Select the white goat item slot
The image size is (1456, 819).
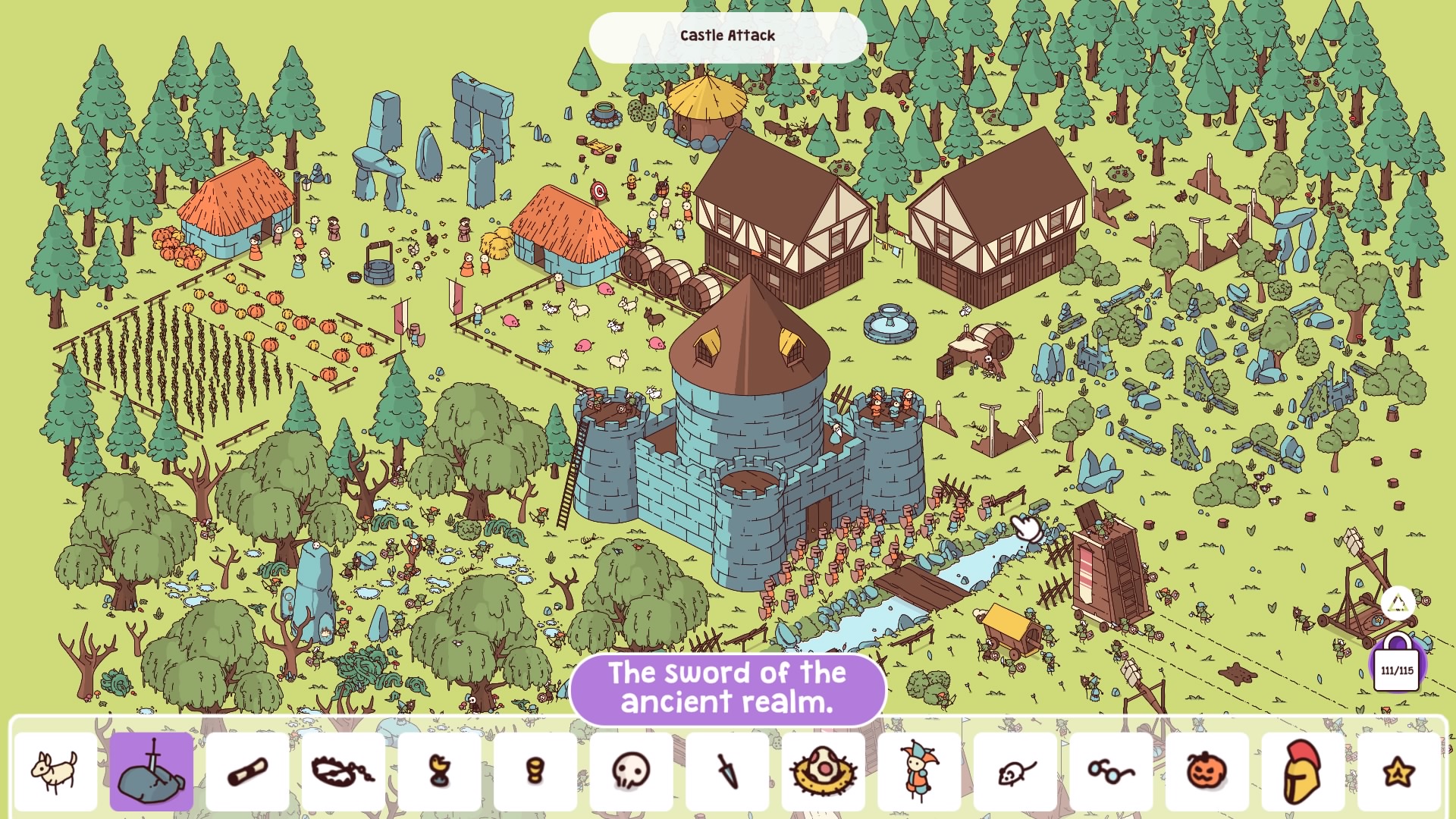click(x=55, y=771)
